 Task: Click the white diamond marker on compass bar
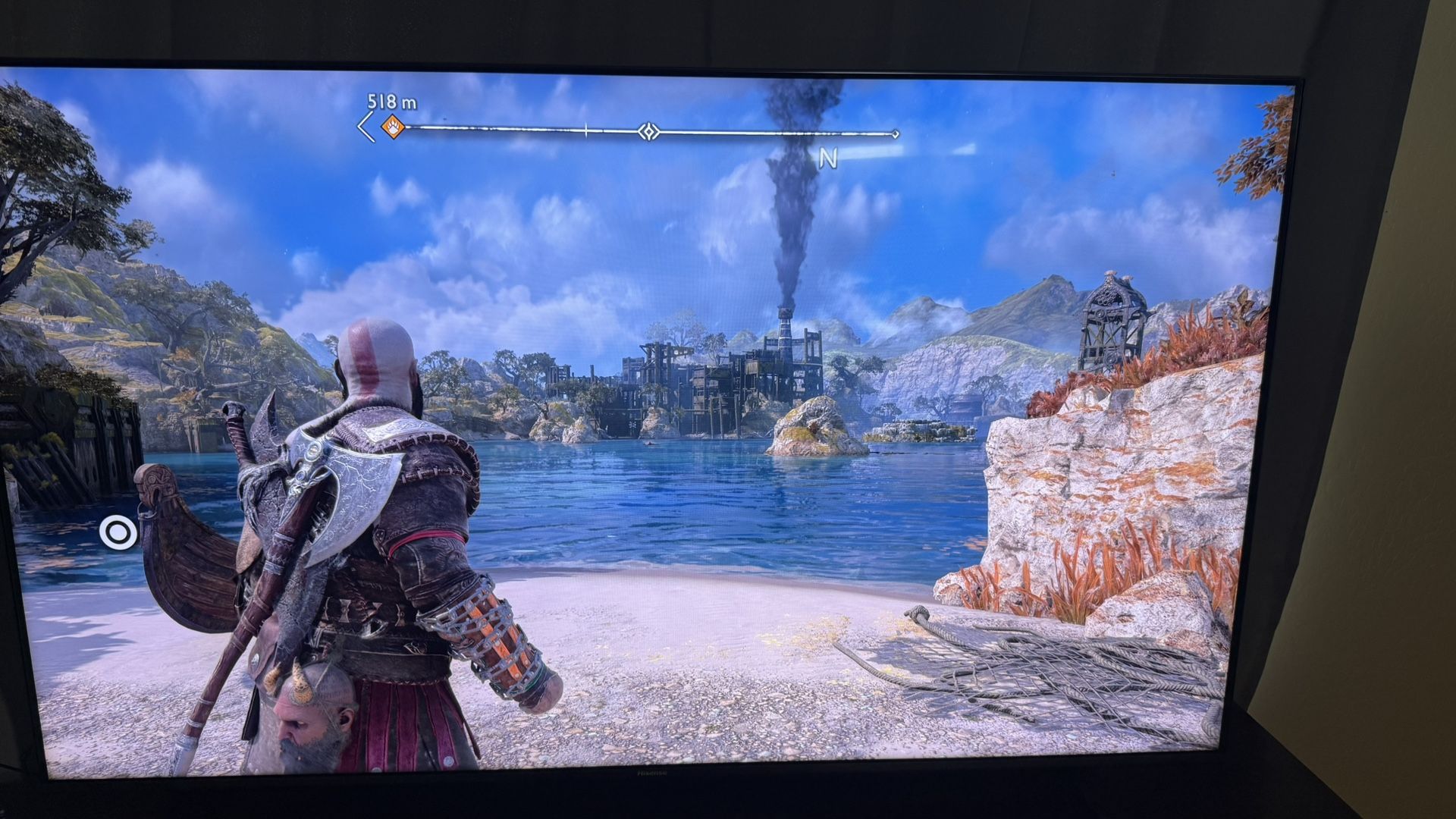pos(648,132)
